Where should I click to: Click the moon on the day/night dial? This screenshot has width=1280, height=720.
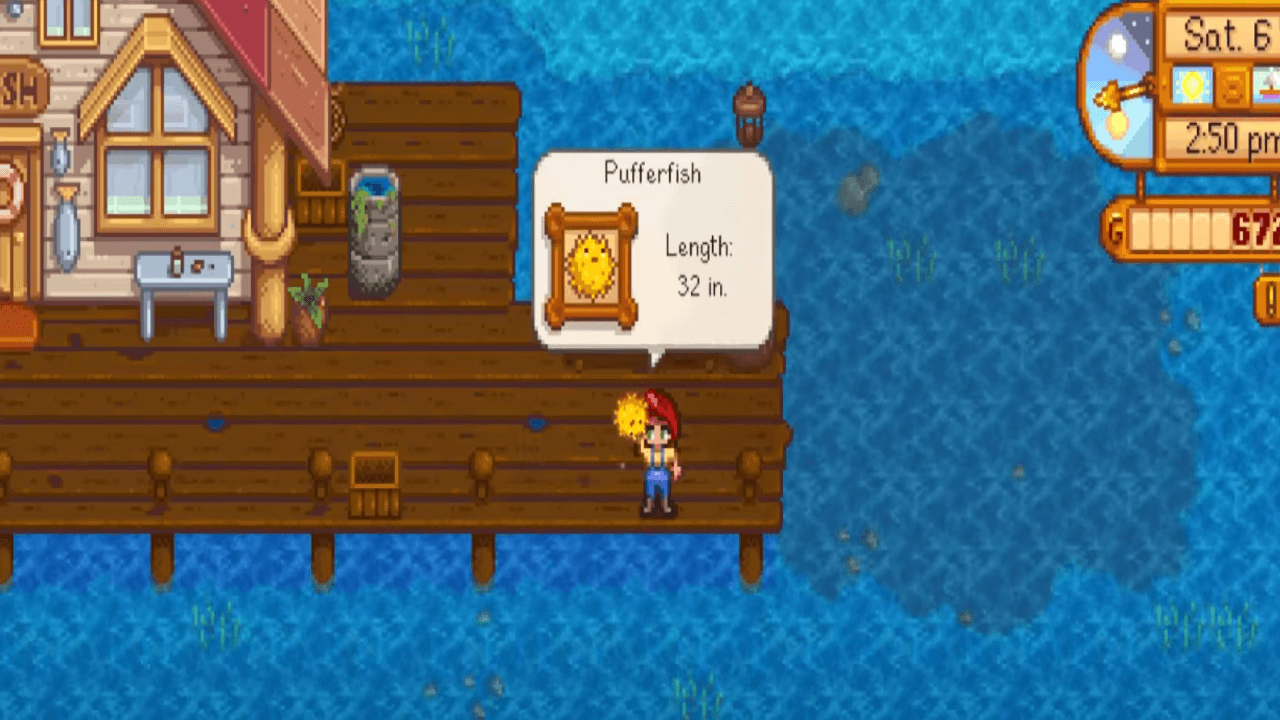coord(1116,45)
